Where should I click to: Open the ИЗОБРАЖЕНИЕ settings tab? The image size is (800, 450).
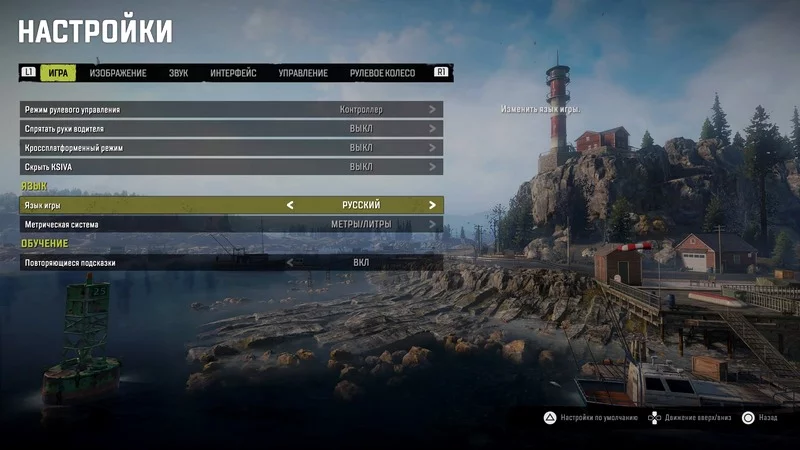(118, 73)
